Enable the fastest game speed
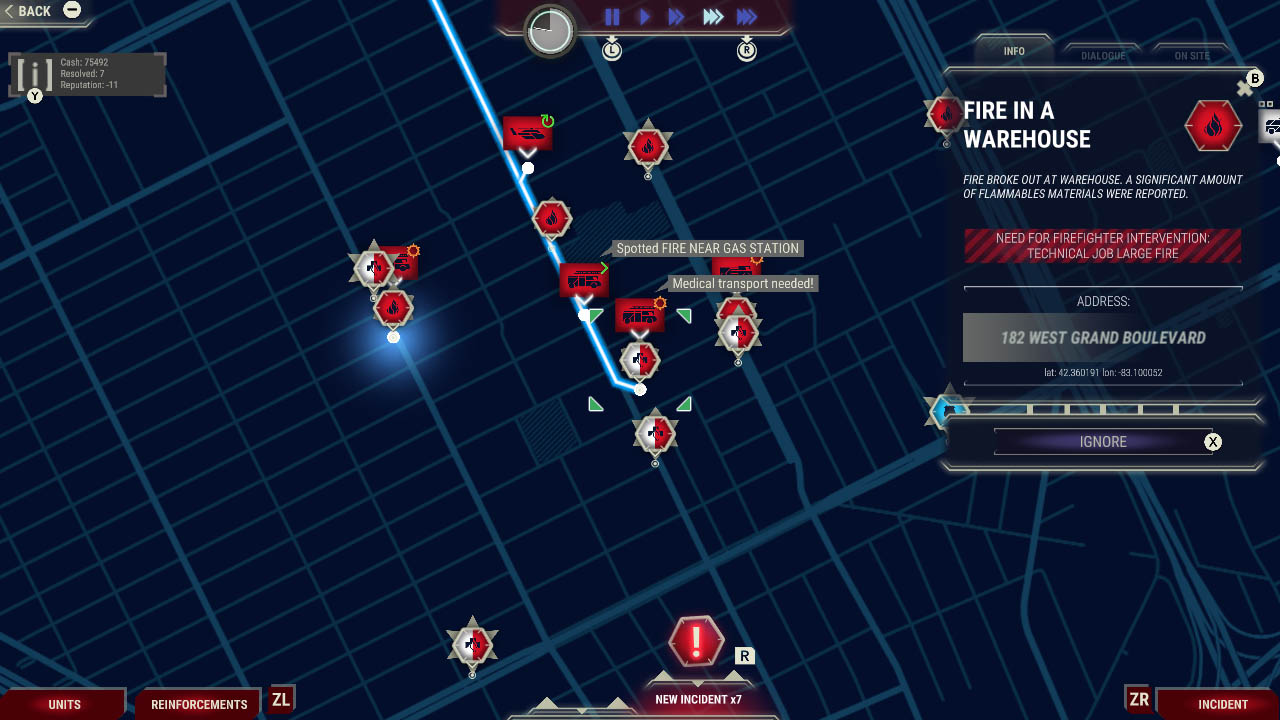Image resolution: width=1280 pixels, height=720 pixels. coord(745,15)
